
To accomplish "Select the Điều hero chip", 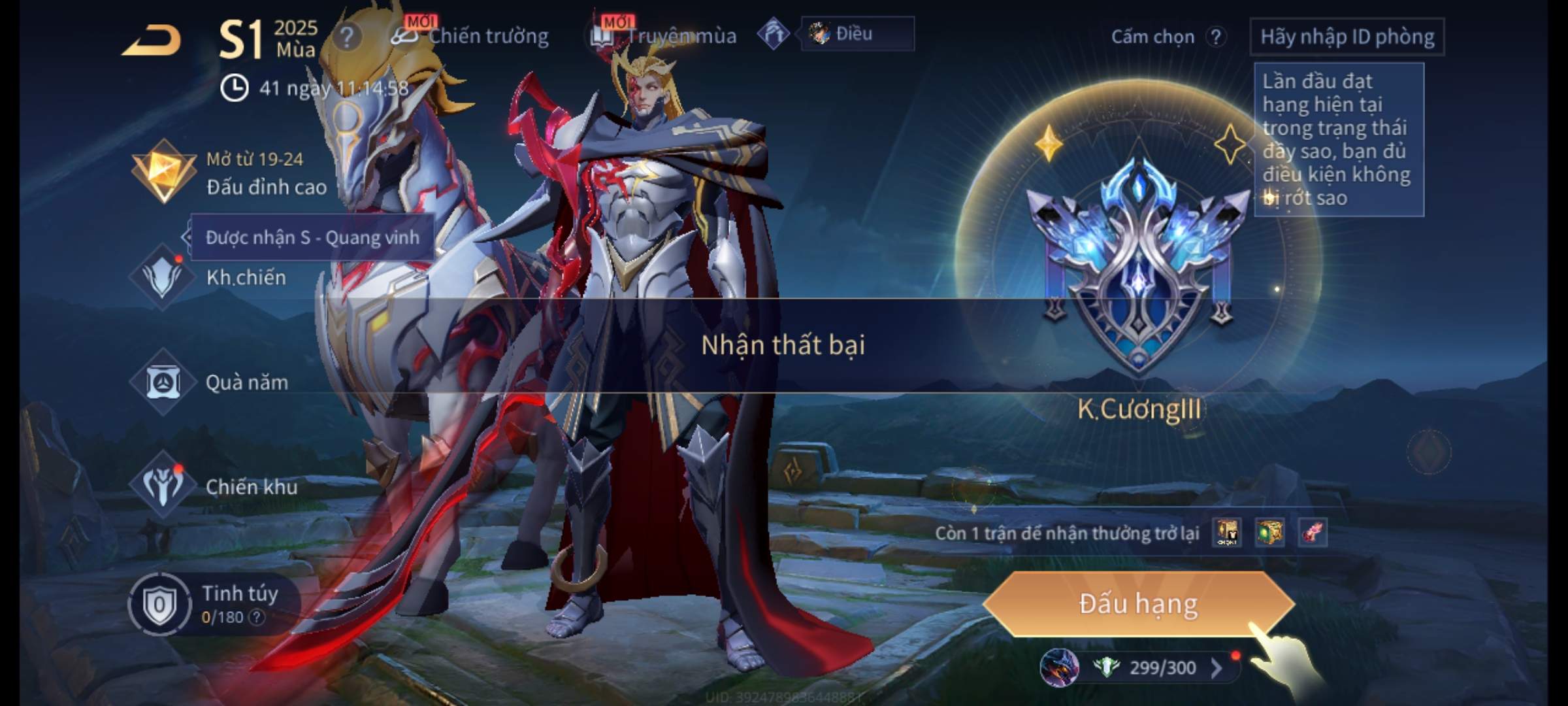I will pos(856,34).
